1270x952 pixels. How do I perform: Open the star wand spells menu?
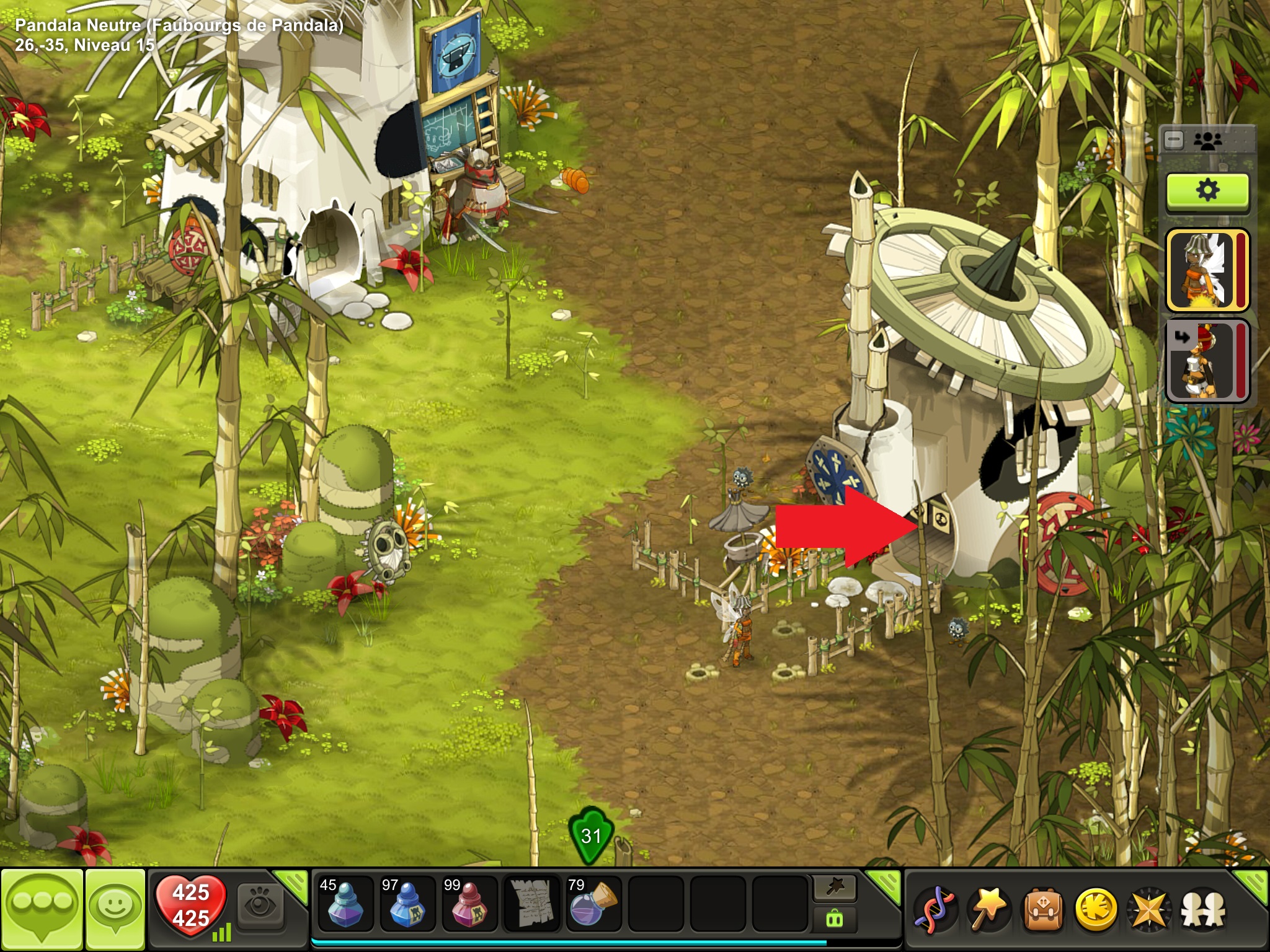[x=988, y=910]
